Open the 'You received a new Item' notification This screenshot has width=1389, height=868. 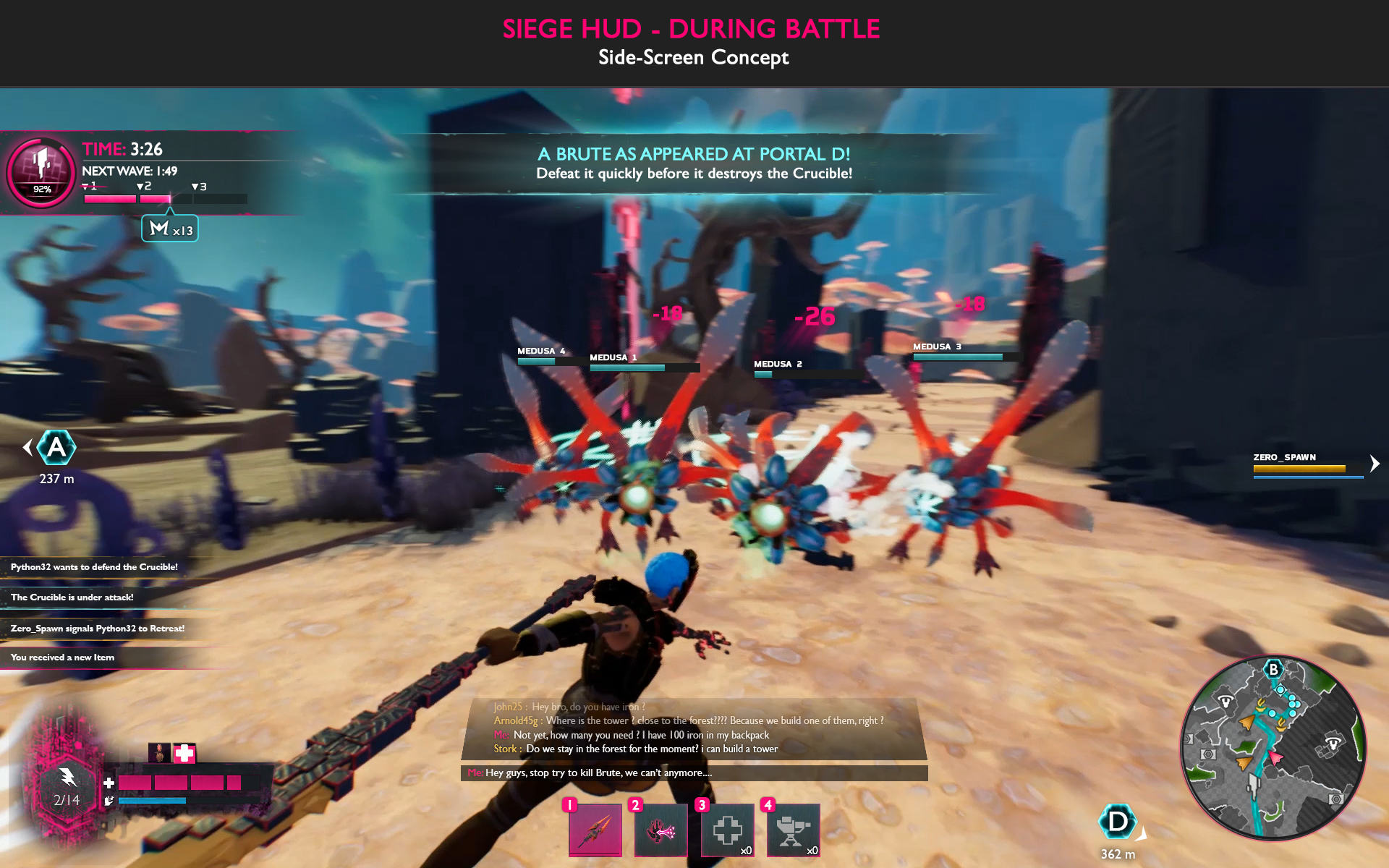point(63,658)
